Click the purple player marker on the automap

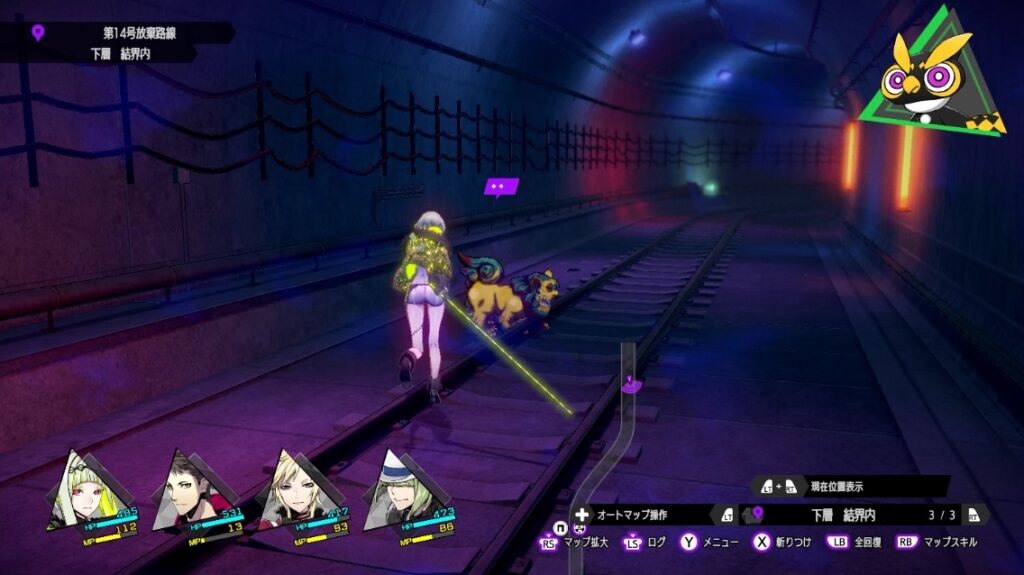[x=631, y=382]
